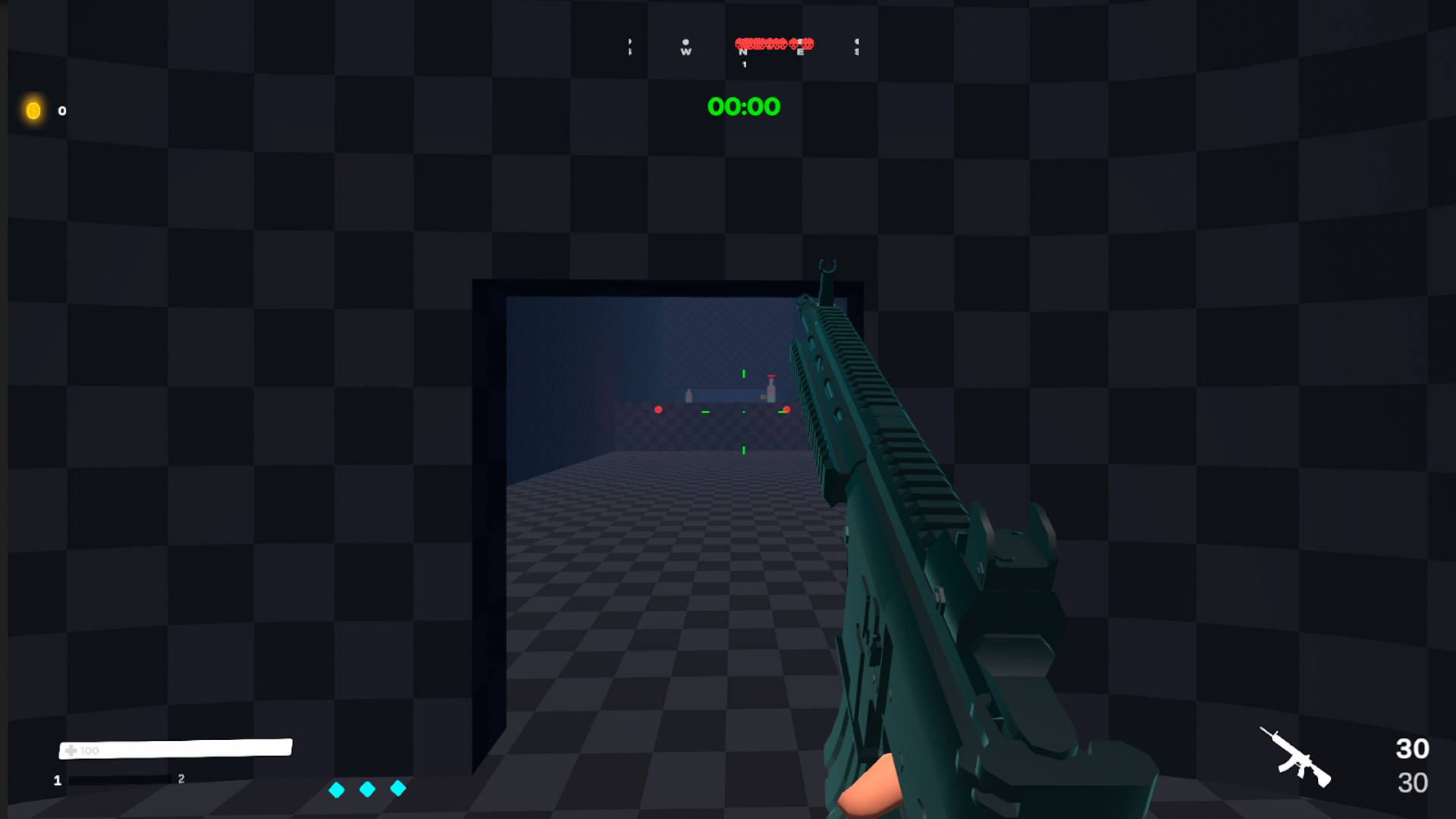Select the third cyan diamond ability icon
The width and height of the screenshot is (1456, 819).
(x=397, y=789)
